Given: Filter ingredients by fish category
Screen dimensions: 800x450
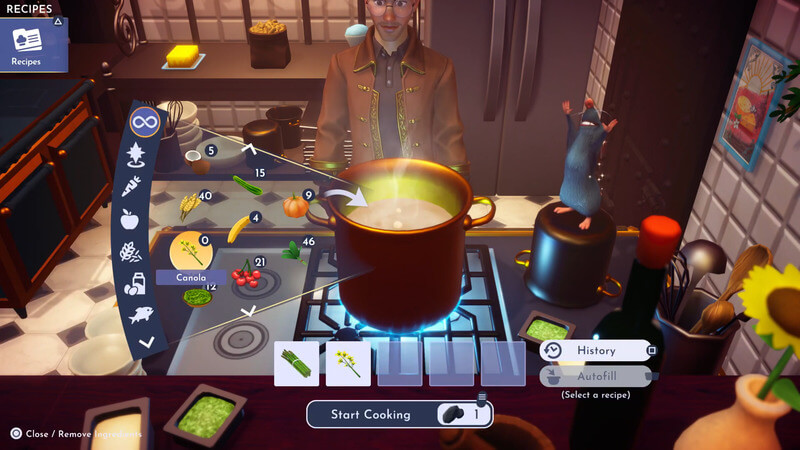Looking at the screenshot, I should tap(138, 314).
